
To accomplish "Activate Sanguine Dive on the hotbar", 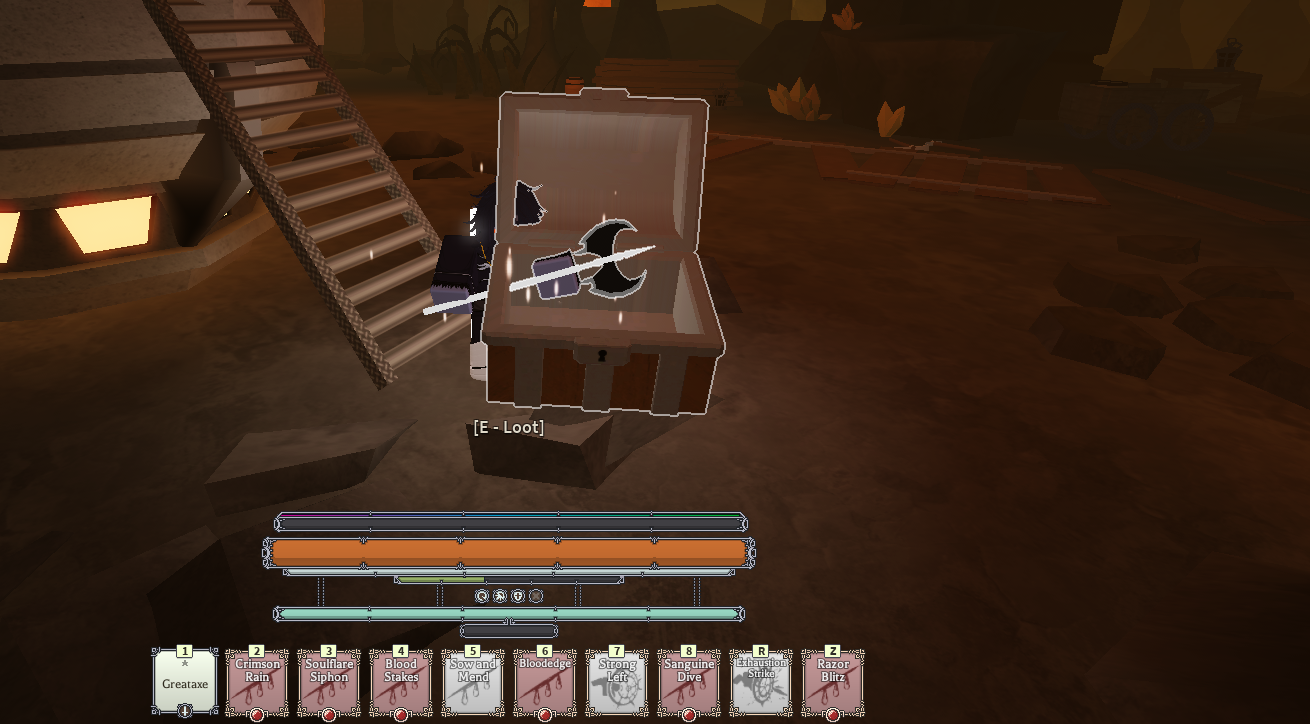I will [x=689, y=682].
